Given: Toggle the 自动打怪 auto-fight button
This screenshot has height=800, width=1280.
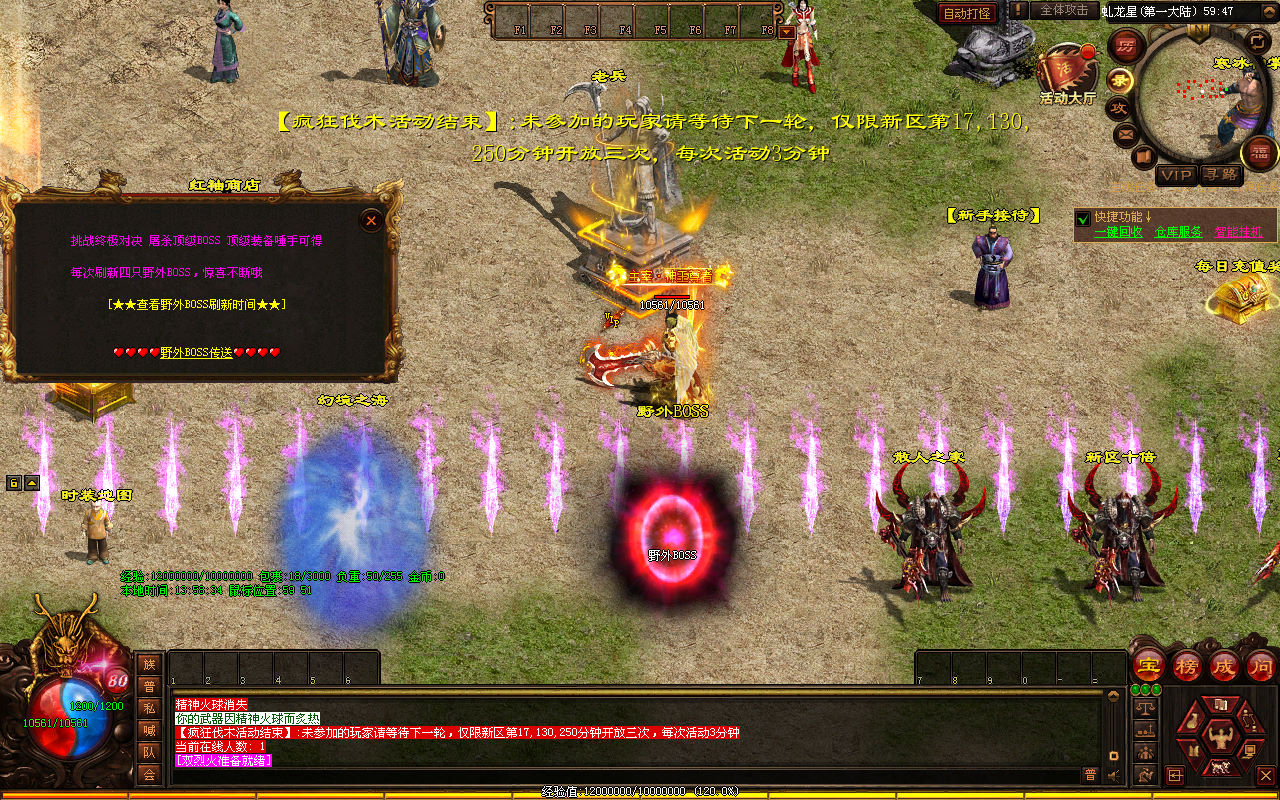Looking at the screenshot, I should (x=967, y=13).
